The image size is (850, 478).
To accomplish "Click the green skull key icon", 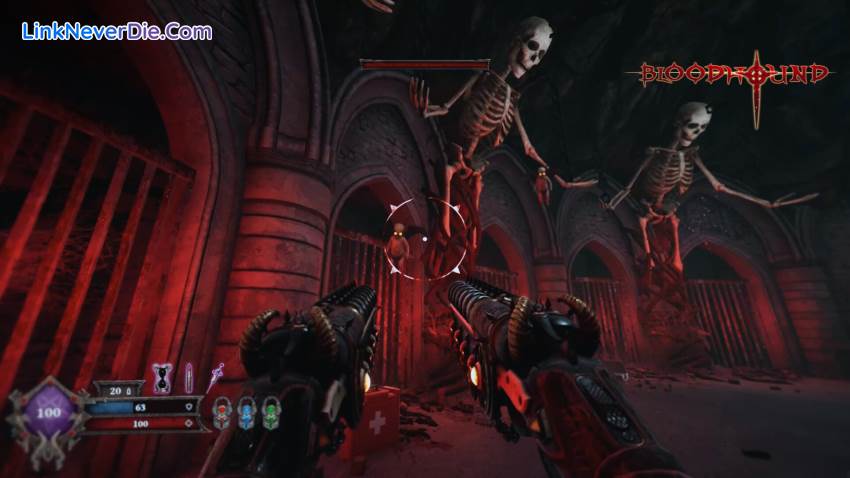I will [x=269, y=413].
